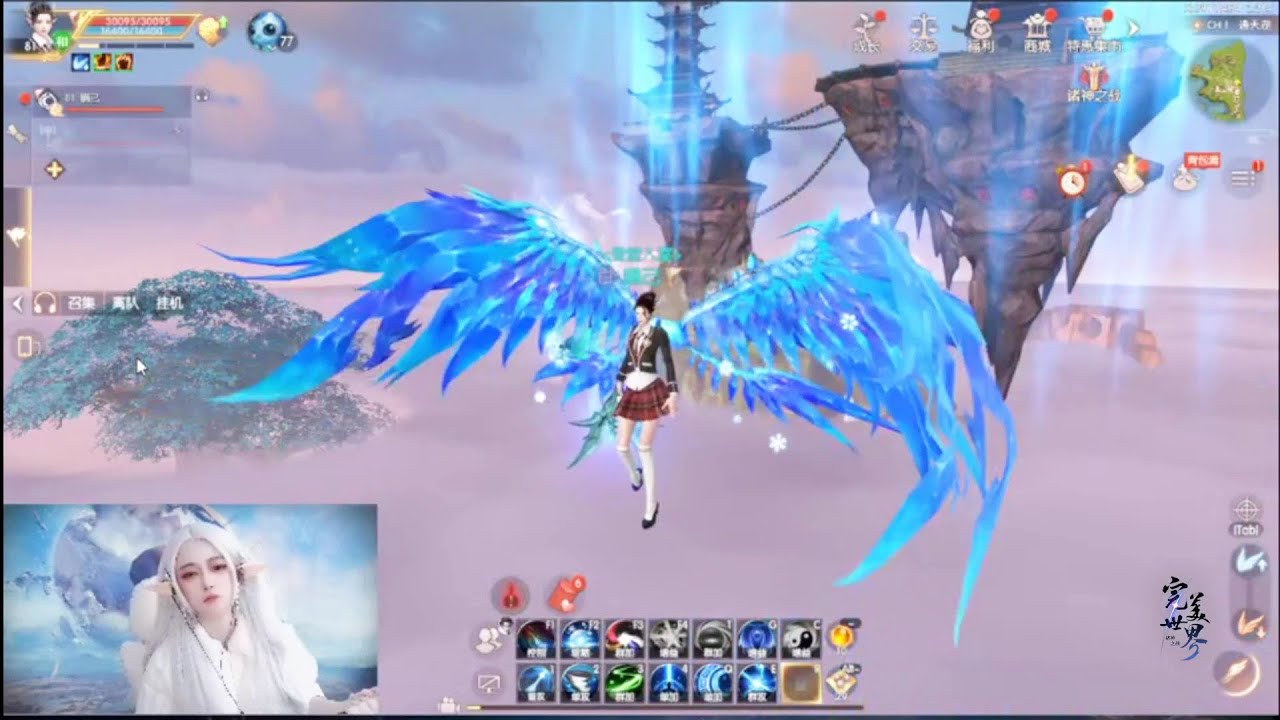Add a team member with the plus button

pyautogui.click(x=55, y=169)
